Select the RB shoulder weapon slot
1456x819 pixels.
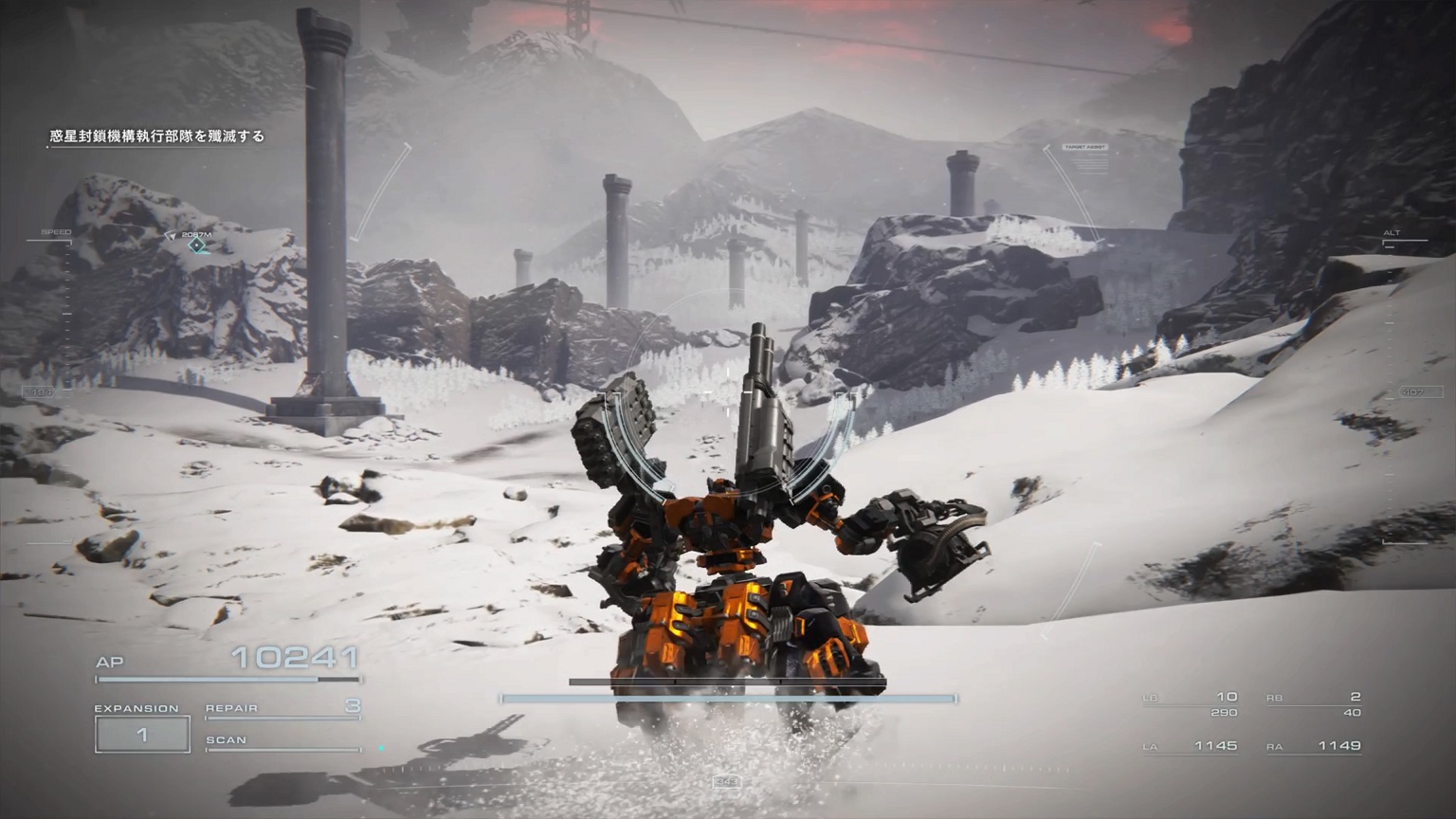1314,703
